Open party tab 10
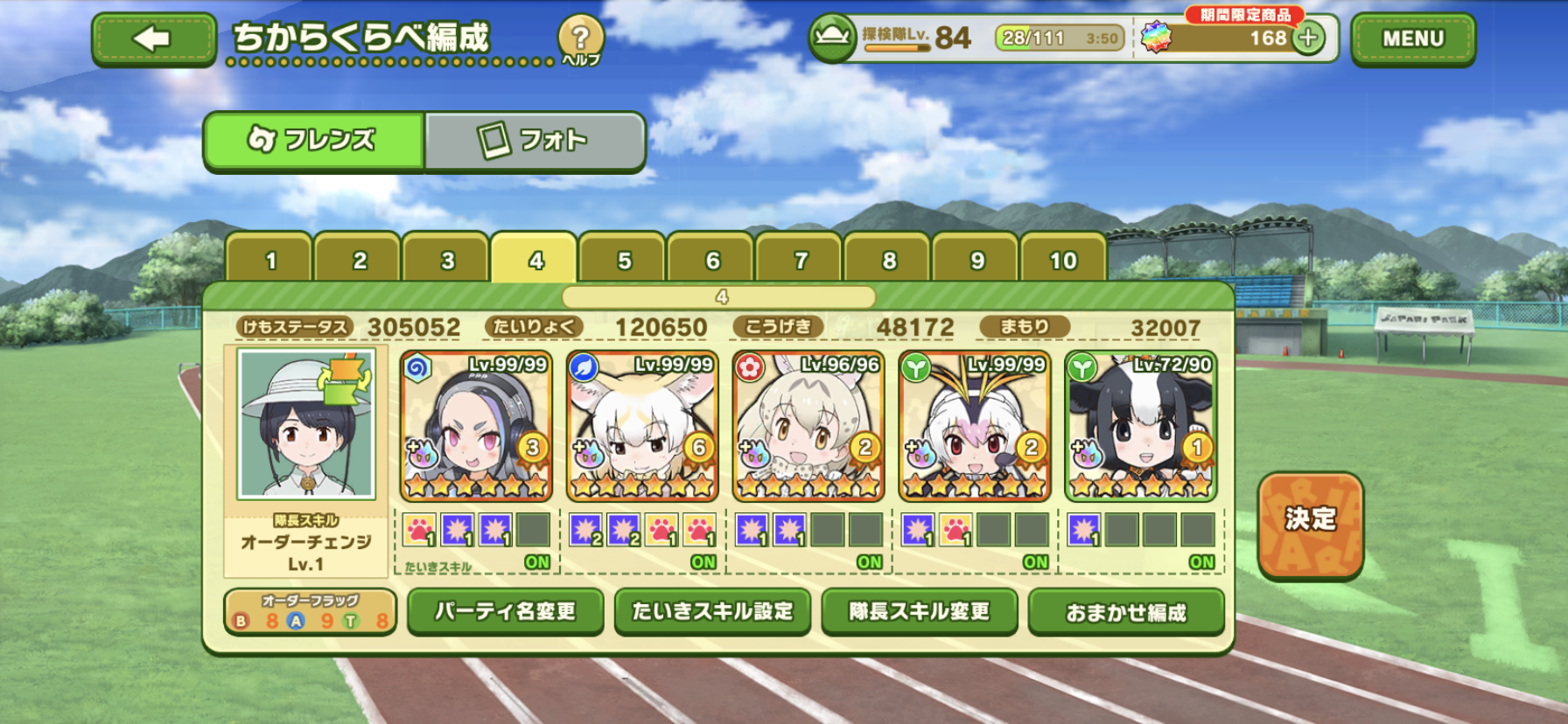The height and width of the screenshot is (724, 1568). [1063, 260]
